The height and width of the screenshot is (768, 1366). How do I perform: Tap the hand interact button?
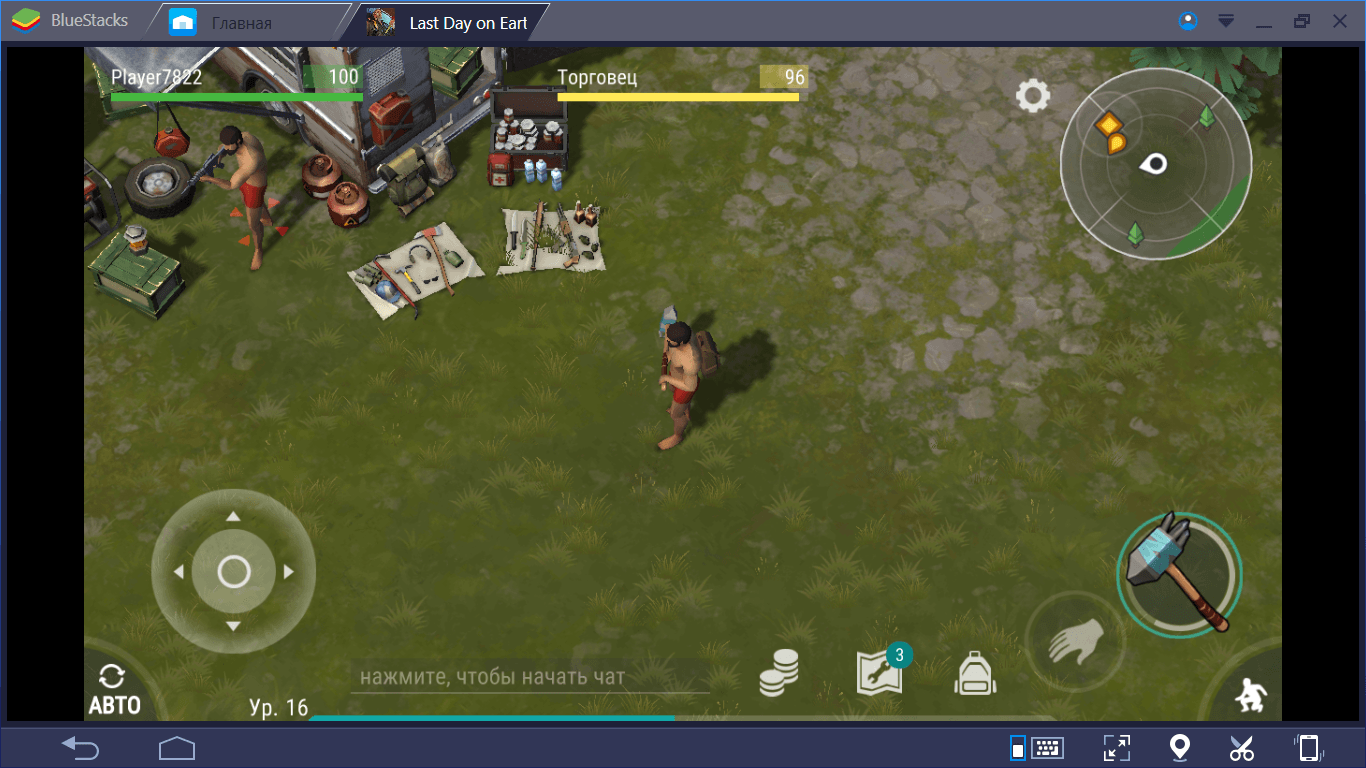click(x=1075, y=642)
